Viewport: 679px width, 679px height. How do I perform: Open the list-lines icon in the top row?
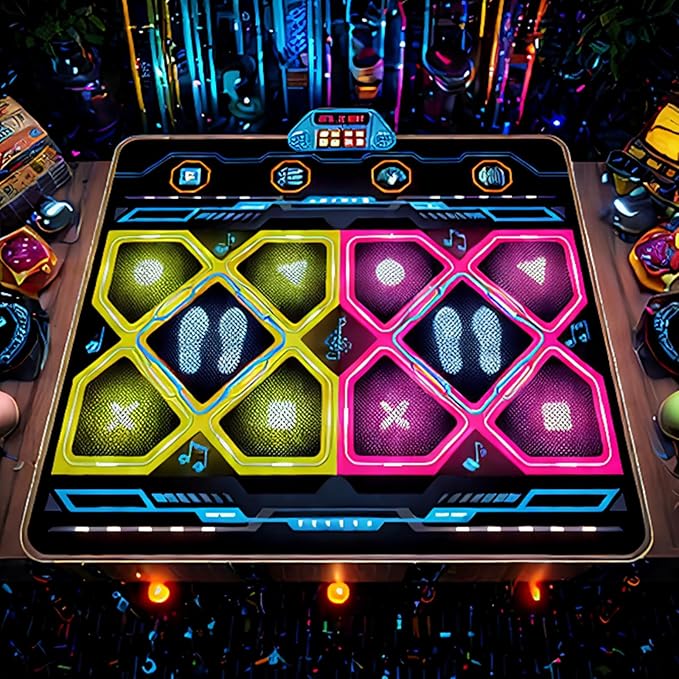coord(290,177)
